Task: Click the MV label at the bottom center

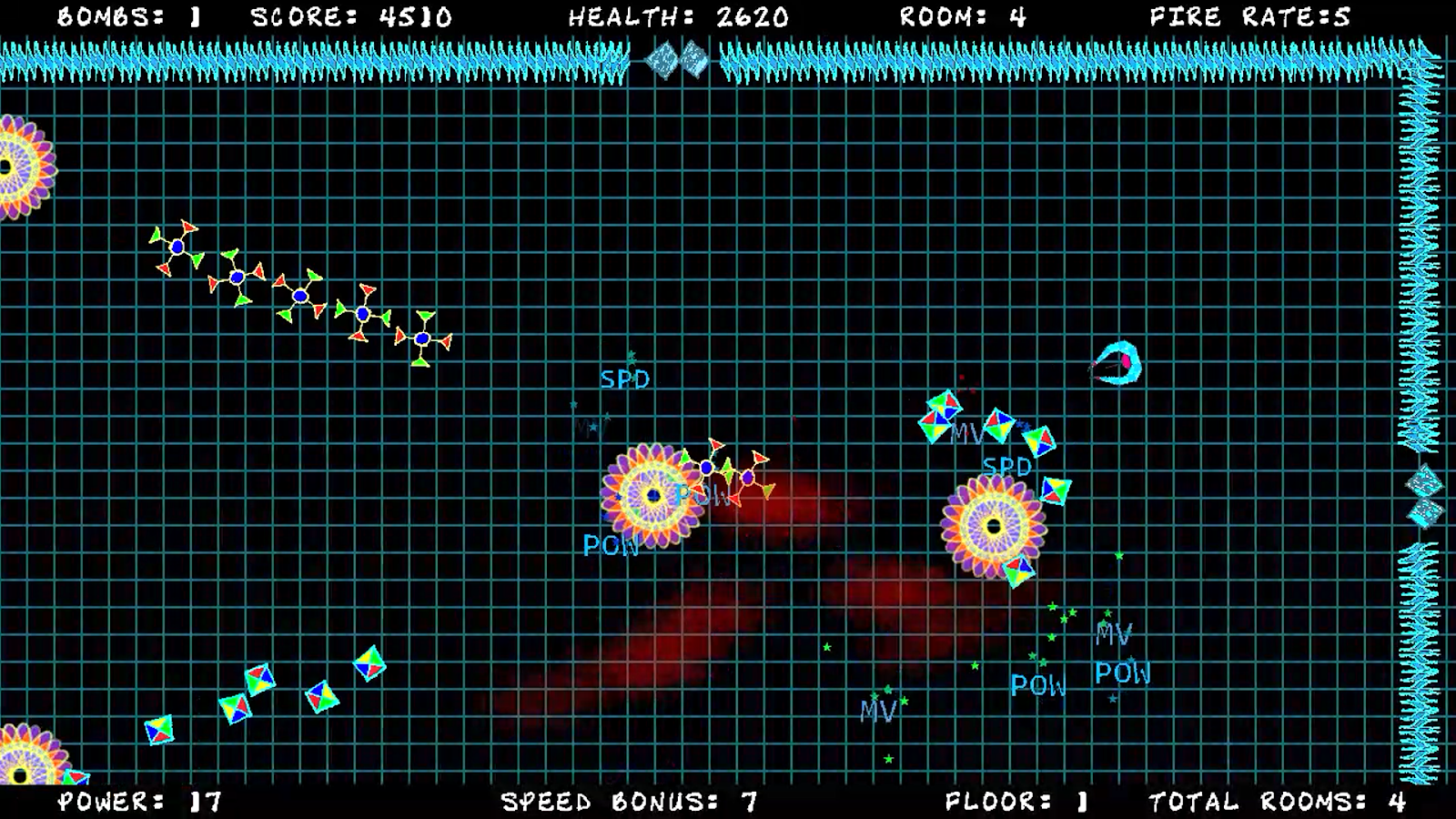Action: 877,709
